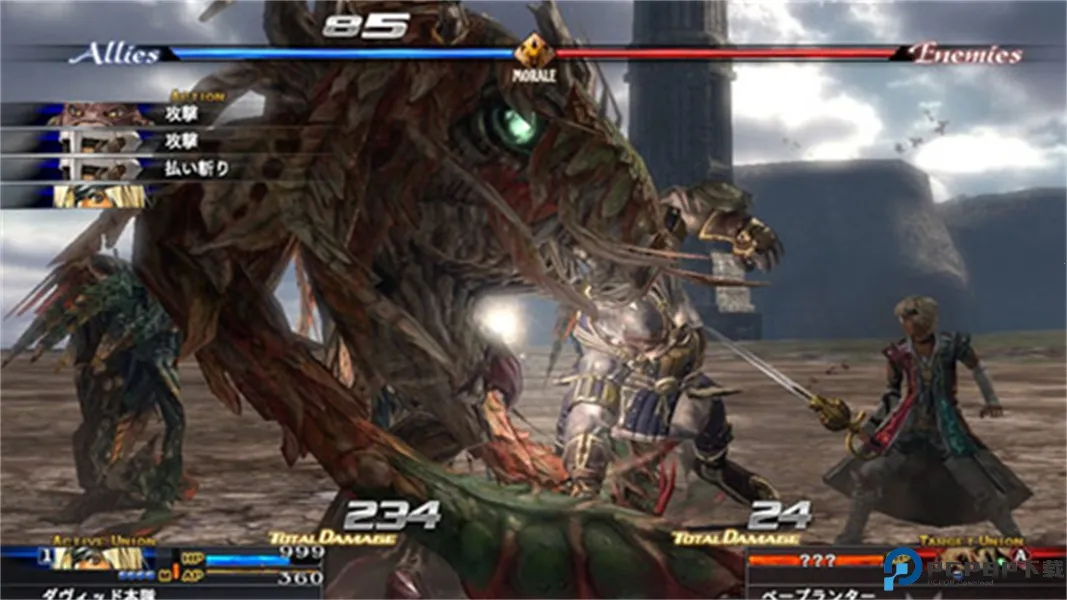1067x600 pixels.
Task: Choose the 攻撃 row with the beast-faced portrait
Action: pyautogui.click(x=130, y=114)
